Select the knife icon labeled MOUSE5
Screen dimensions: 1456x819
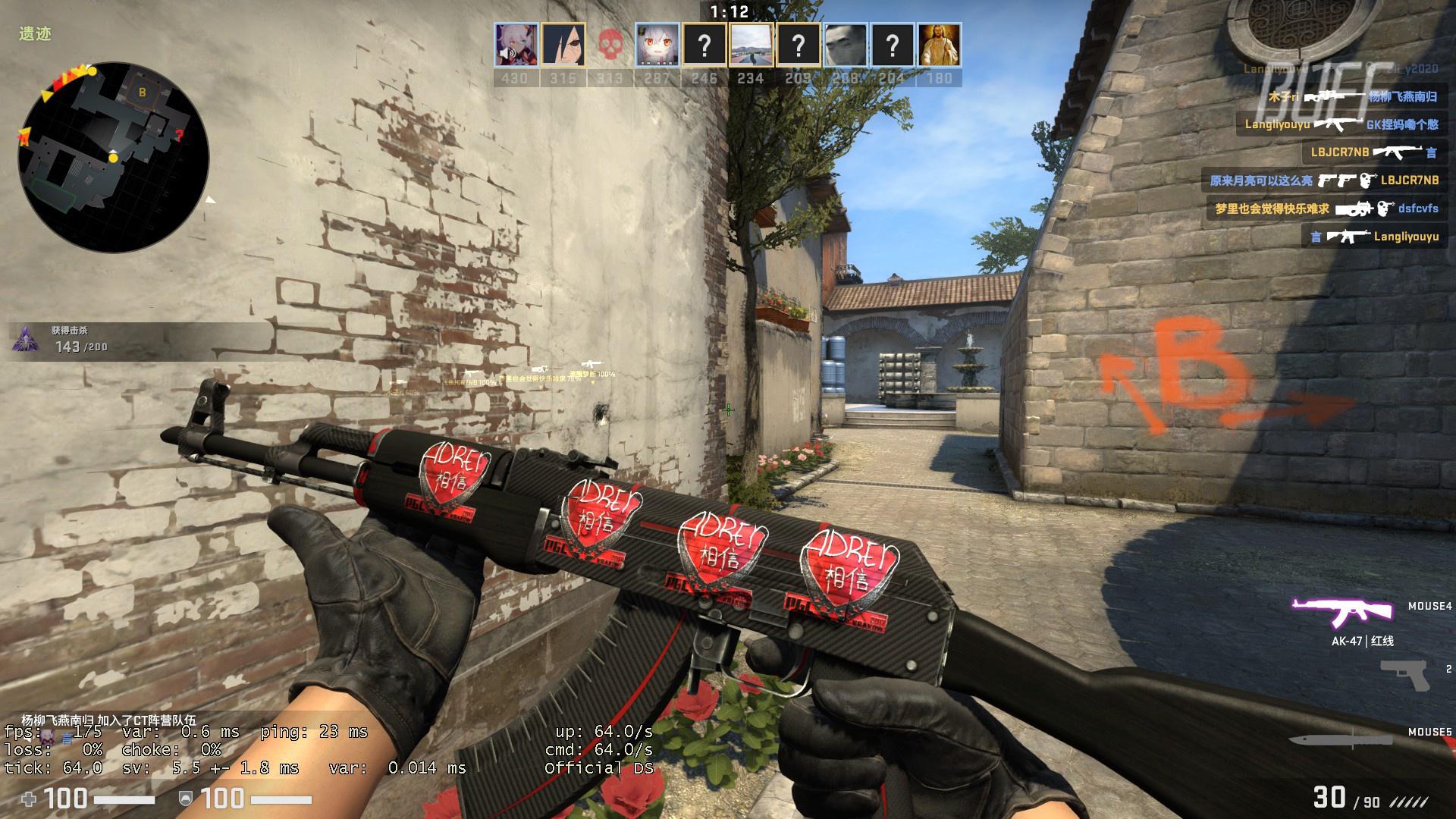click(x=1342, y=741)
